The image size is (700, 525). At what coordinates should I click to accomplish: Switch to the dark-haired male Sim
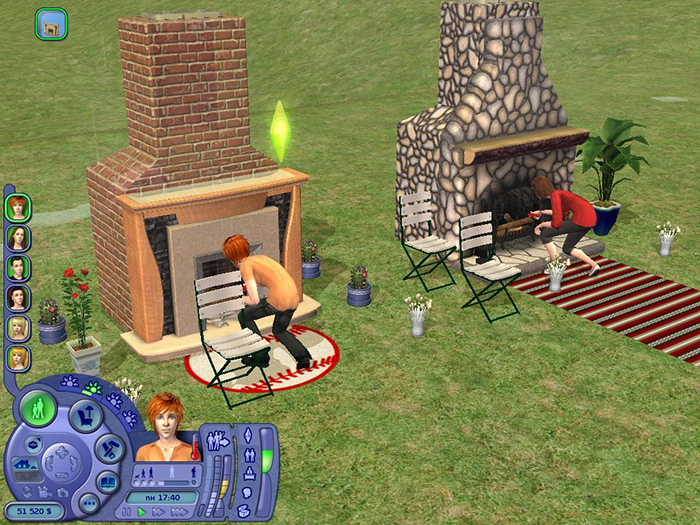pos(17,267)
